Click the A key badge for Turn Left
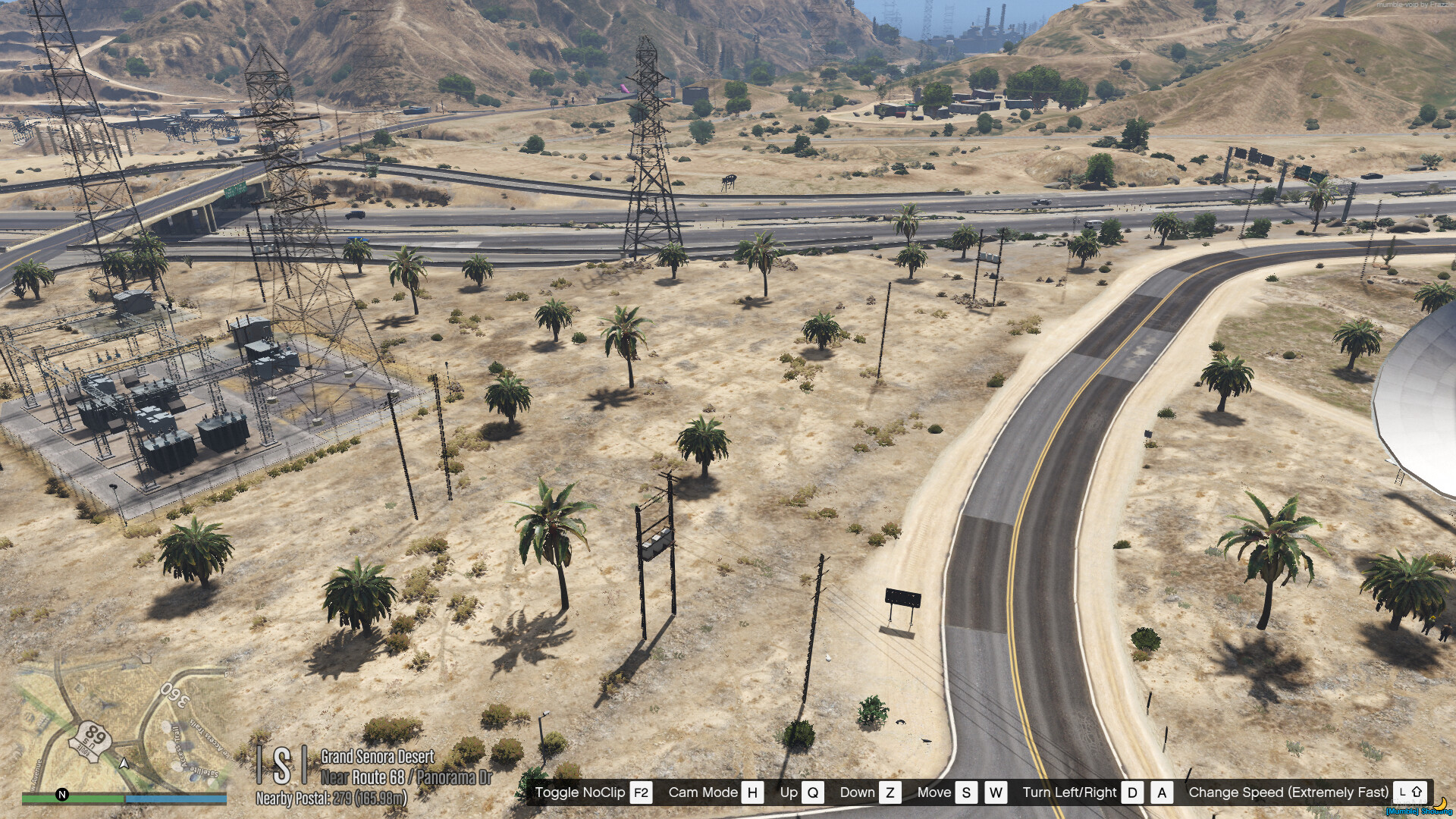Image resolution: width=1456 pixels, height=819 pixels. point(1161,792)
